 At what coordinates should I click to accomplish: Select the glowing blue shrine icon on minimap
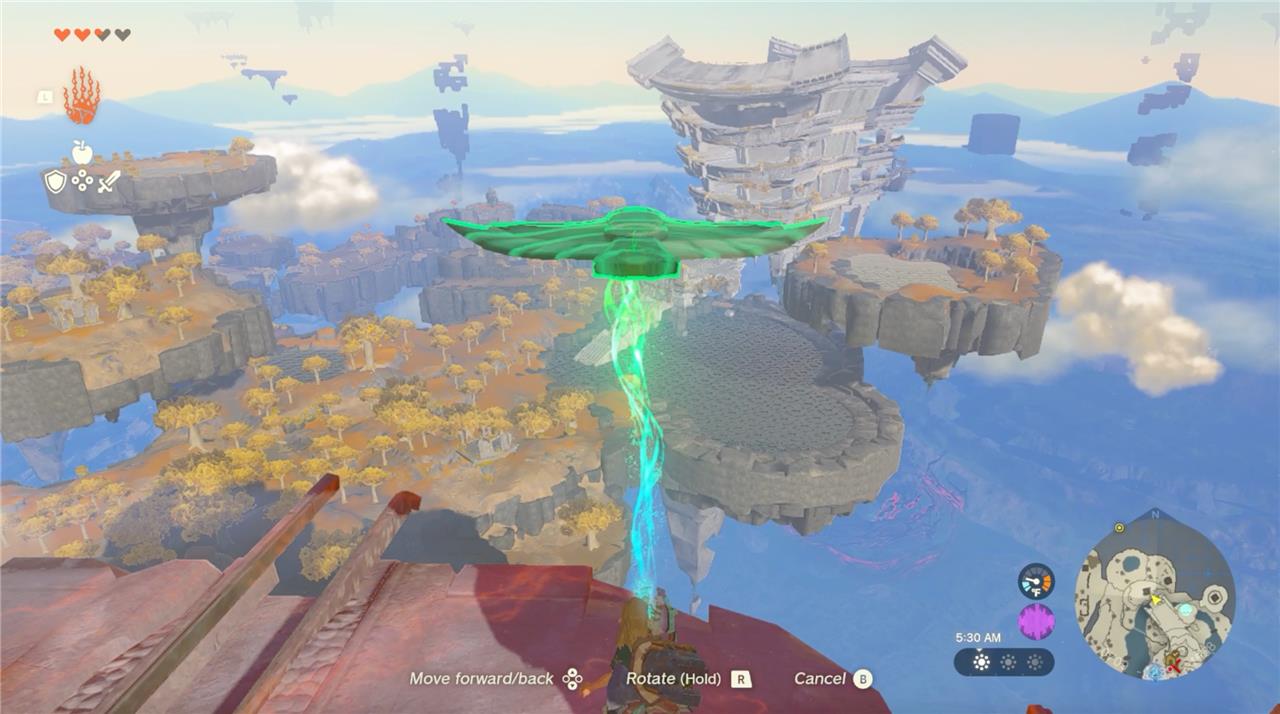coord(1186,609)
